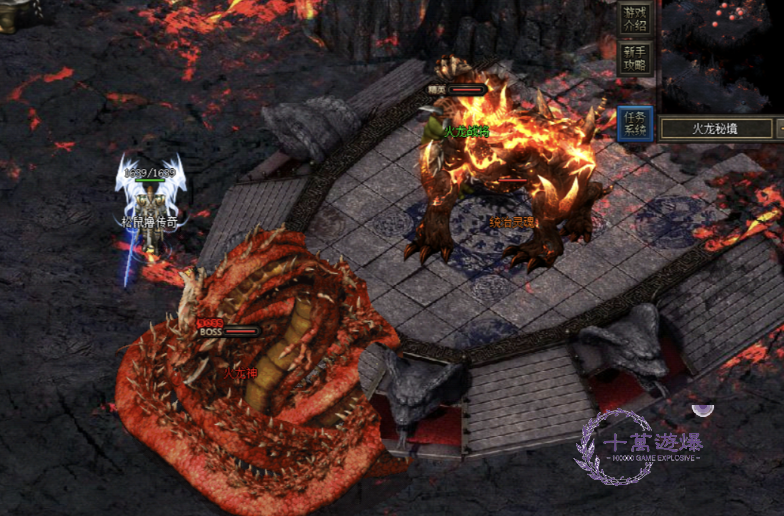Screen dimensions: 784x516
Task: Click the small button beside 火龙秘境 label
Action: click(779, 128)
